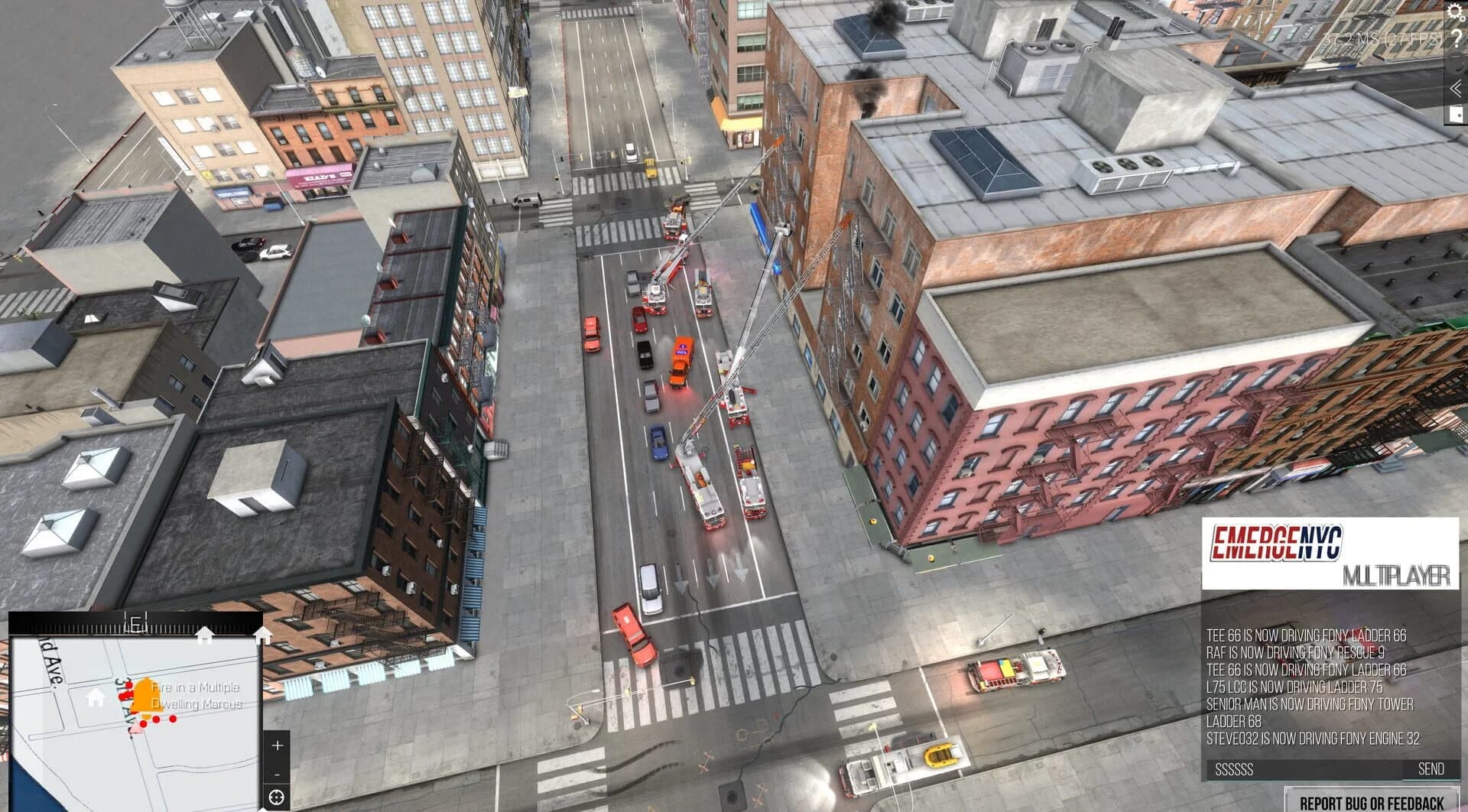Click the leftmost home marker above the minimap

206,634
